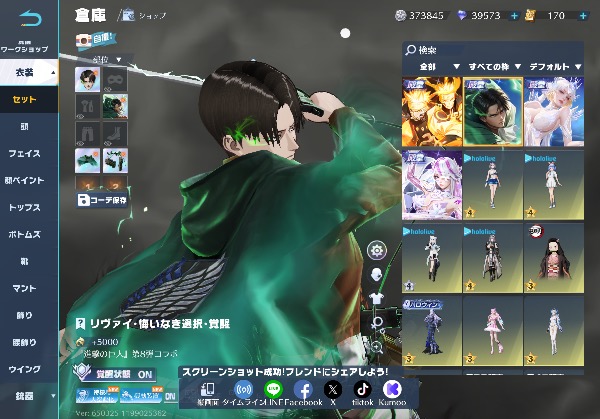Image resolution: width=600 pixels, height=419 pixels.
Task: Select the ウイング category
Action: (x=25, y=369)
